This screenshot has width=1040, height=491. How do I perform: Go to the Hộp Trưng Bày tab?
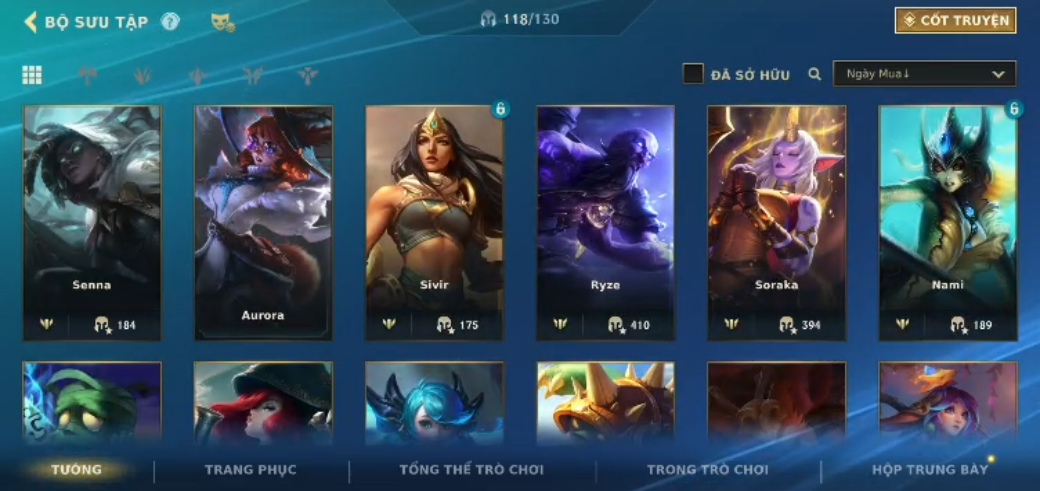929,469
